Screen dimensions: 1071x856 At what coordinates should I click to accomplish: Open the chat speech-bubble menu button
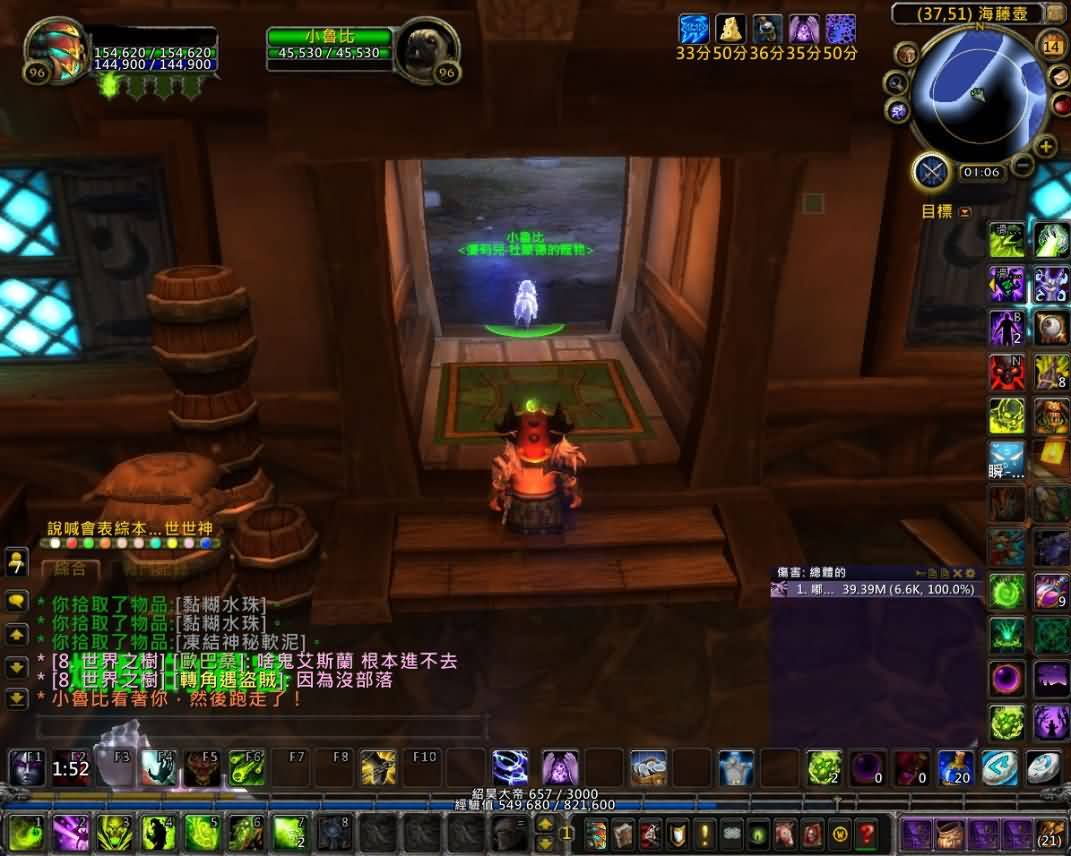(16, 602)
